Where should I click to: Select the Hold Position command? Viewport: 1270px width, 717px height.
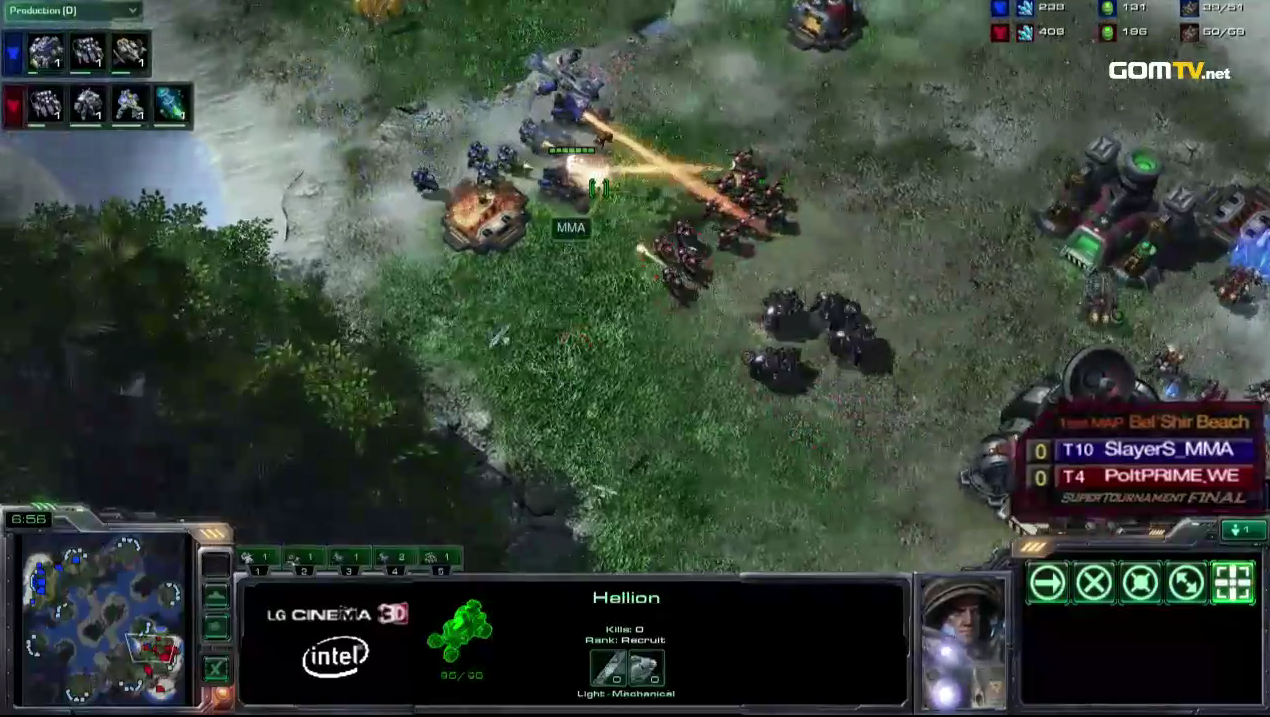pos(1140,582)
